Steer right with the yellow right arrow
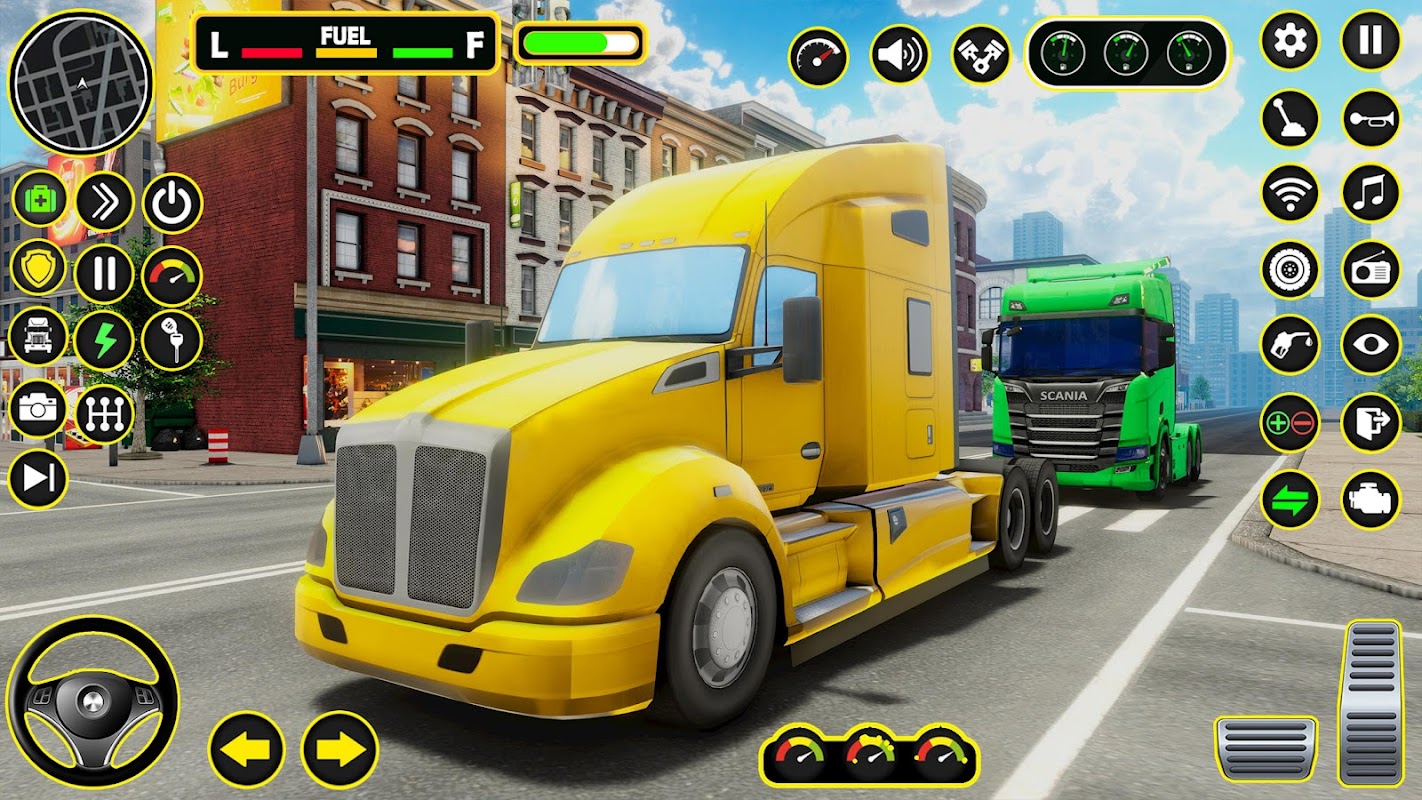Viewport: 1422px width, 800px height. pos(340,749)
